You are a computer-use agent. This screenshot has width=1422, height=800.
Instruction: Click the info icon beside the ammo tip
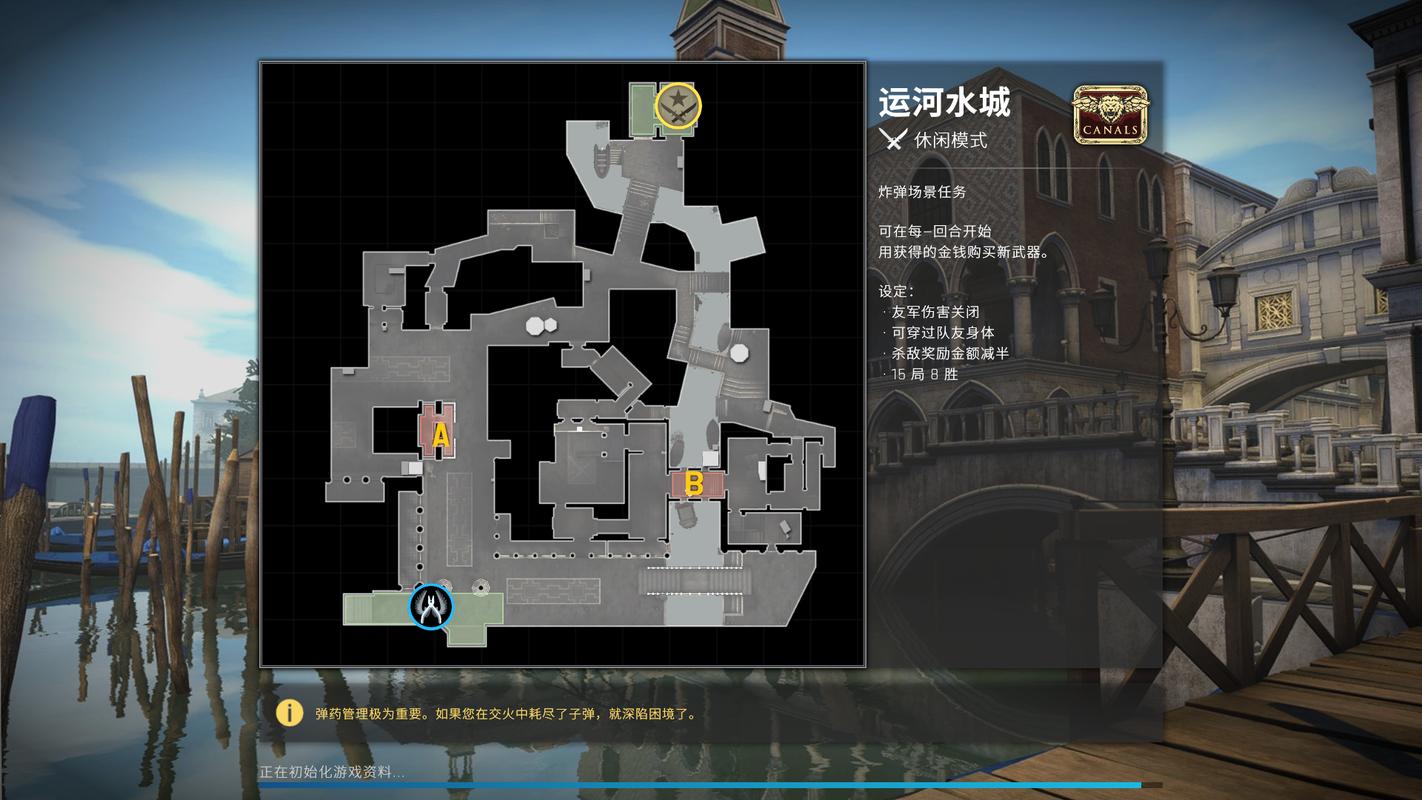coord(288,713)
